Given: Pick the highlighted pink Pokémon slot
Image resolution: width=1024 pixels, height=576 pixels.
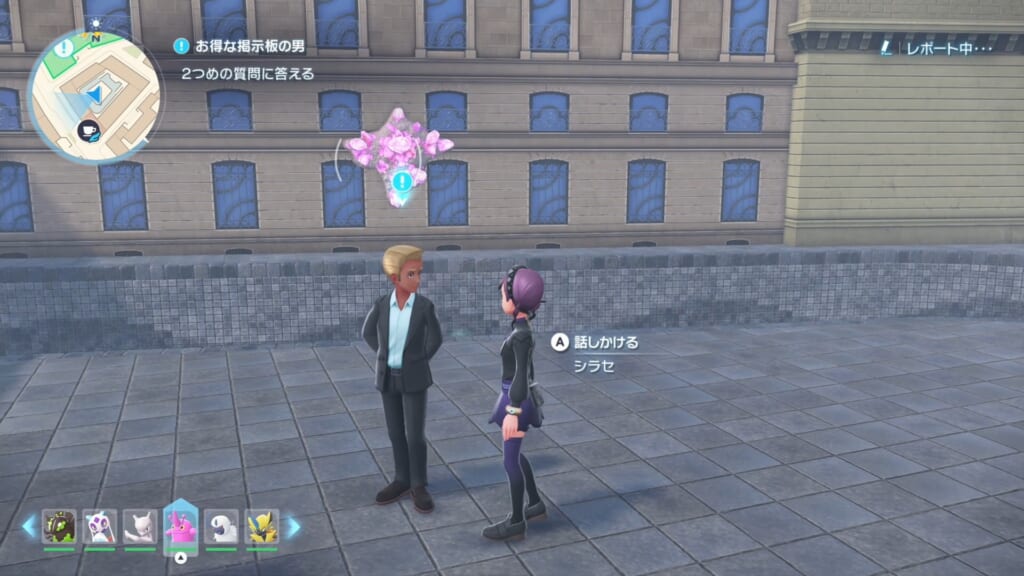Looking at the screenshot, I should (x=181, y=526).
